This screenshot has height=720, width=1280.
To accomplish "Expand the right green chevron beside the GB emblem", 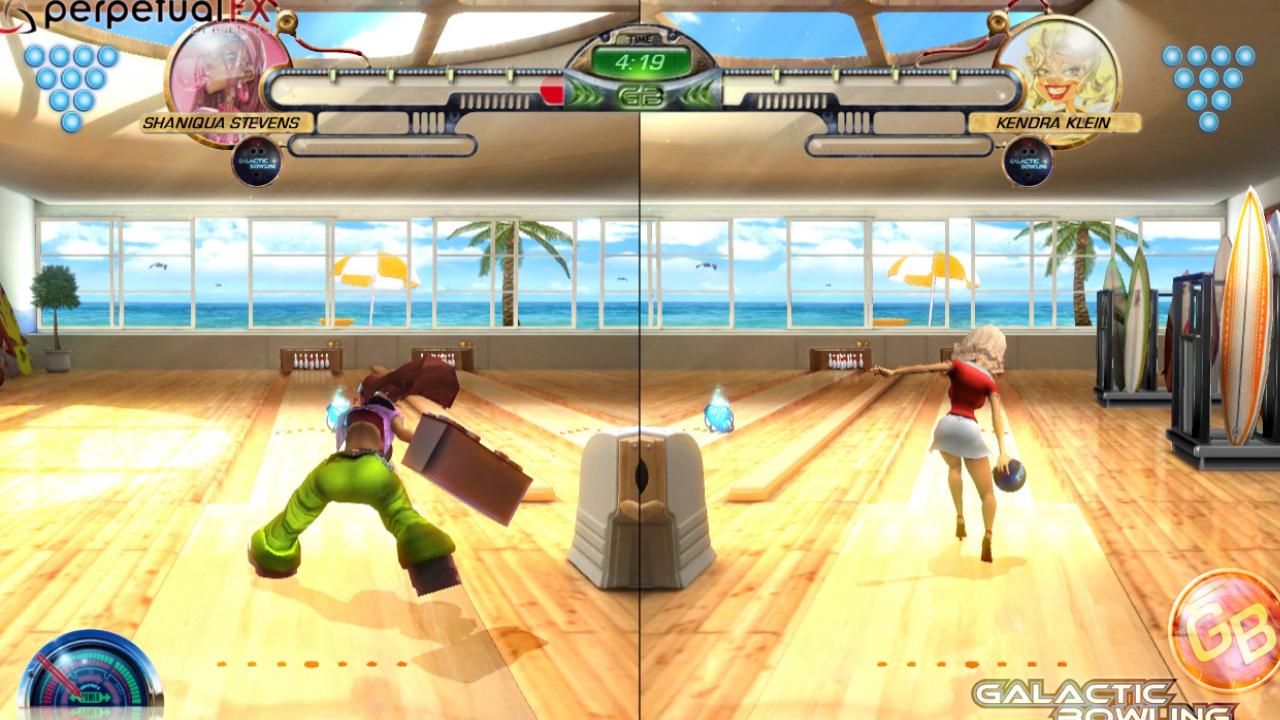I will click(x=696, y=91).
